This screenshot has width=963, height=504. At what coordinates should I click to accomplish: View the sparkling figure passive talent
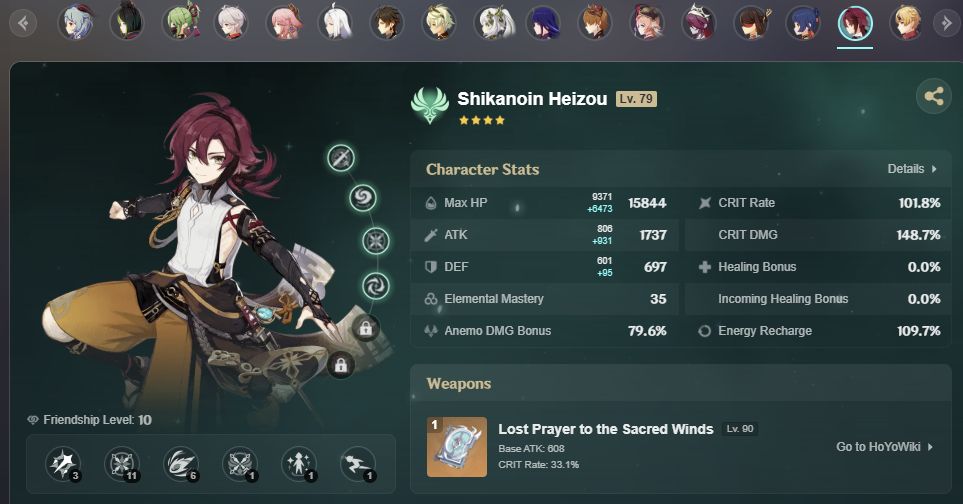[x=298, y=462]
